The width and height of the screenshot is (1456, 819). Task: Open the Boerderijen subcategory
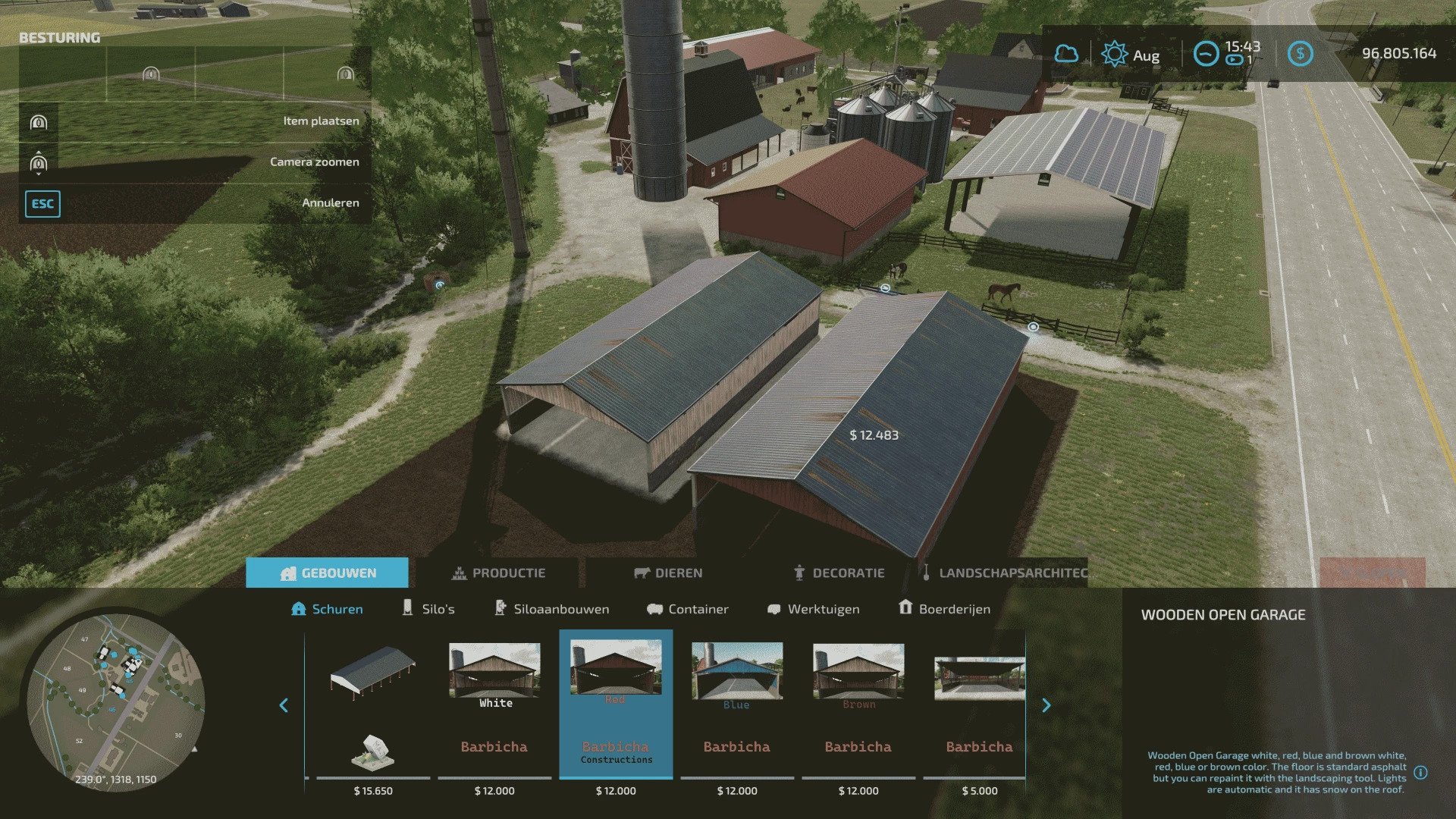[x=944, y=609]
